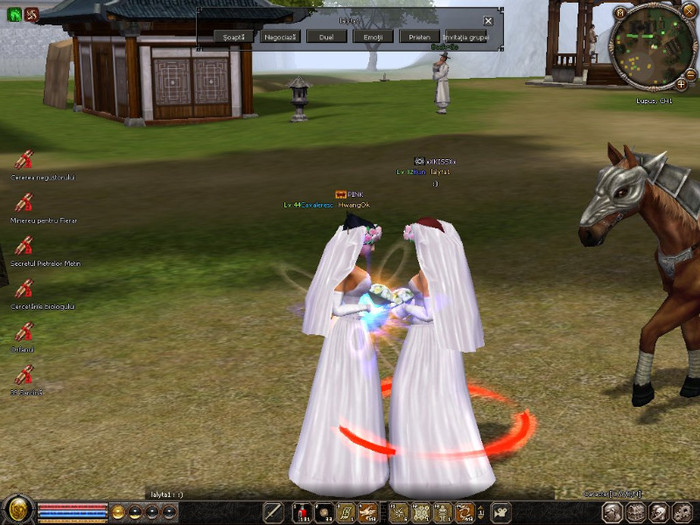Send a group invite via Invitația grupei

tap(466, 36)
